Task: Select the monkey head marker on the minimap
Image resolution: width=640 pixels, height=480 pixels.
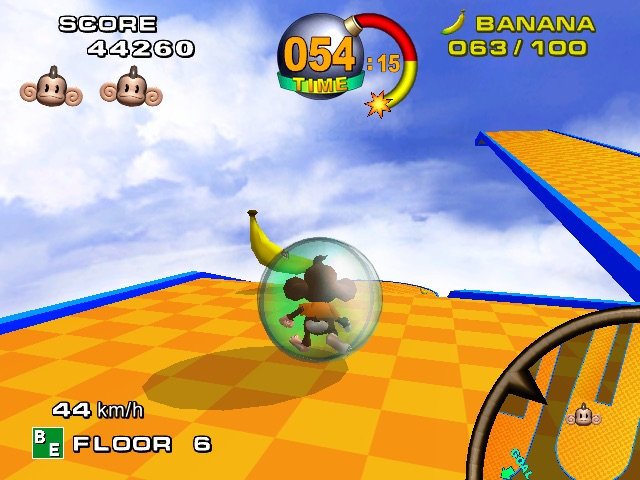Action: [x=583, y=415]
